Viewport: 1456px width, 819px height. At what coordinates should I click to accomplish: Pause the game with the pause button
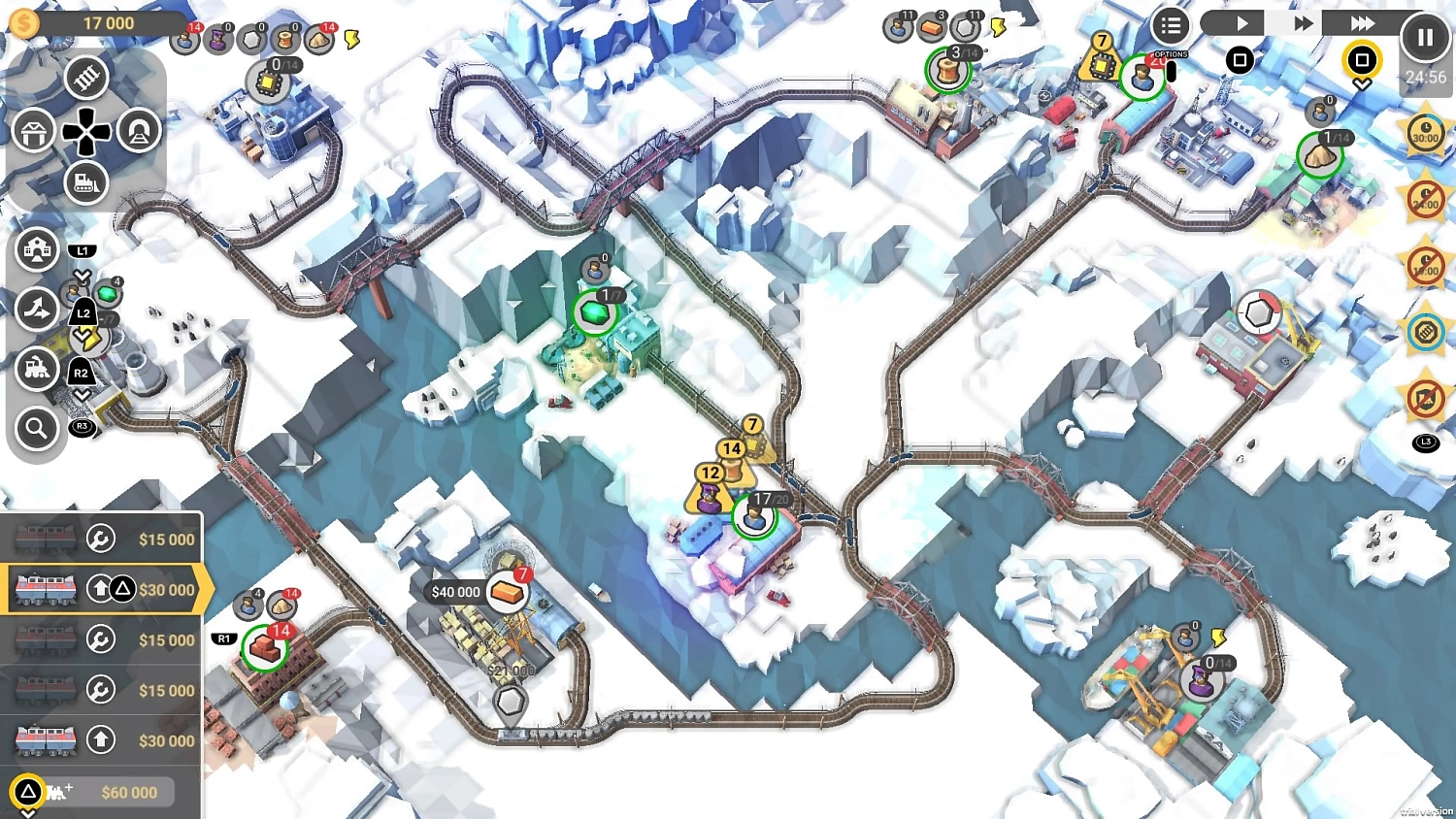point(1425,37)
